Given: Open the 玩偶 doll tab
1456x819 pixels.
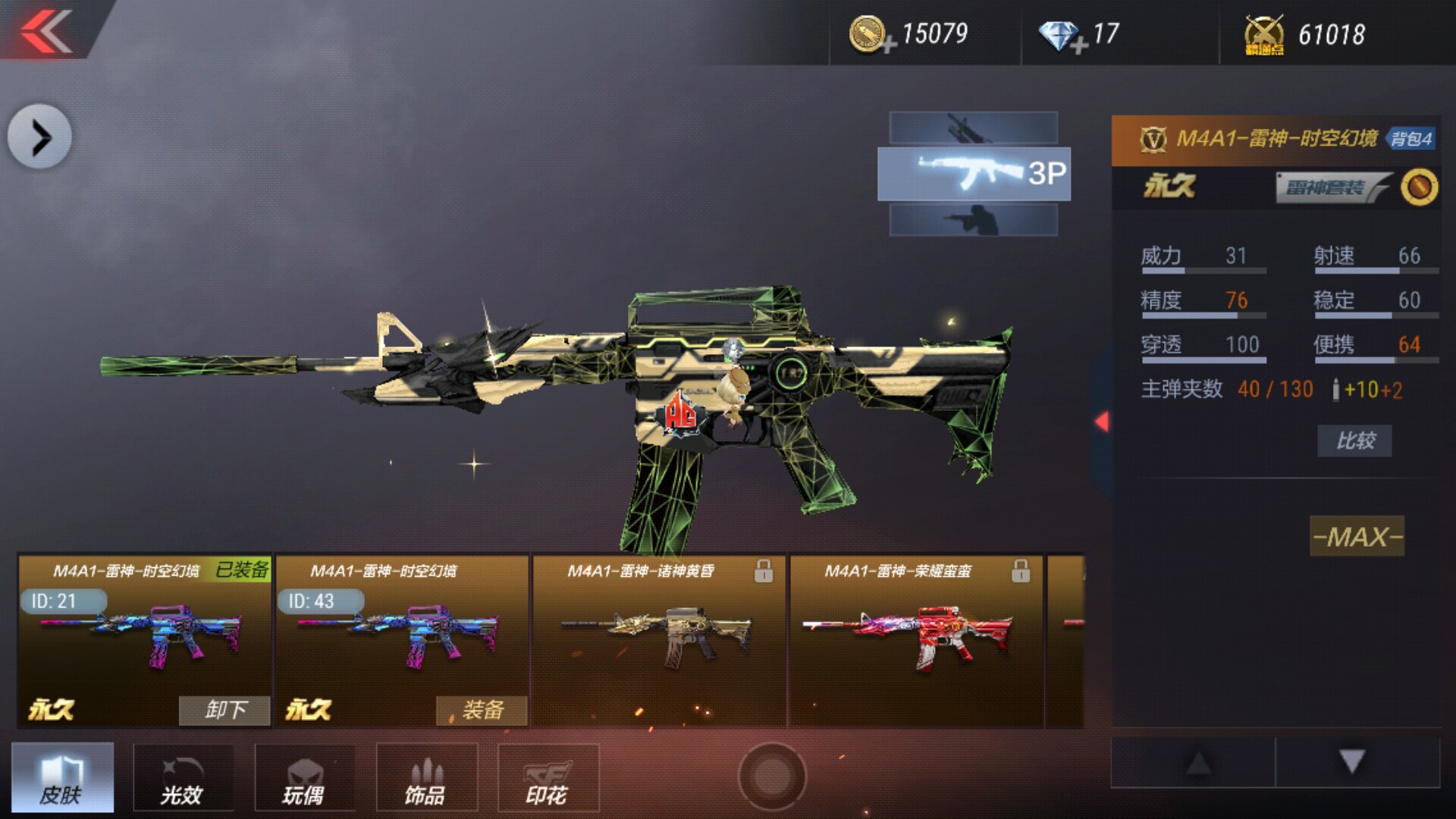Looking at the screenshot, I should pos(304,778).
